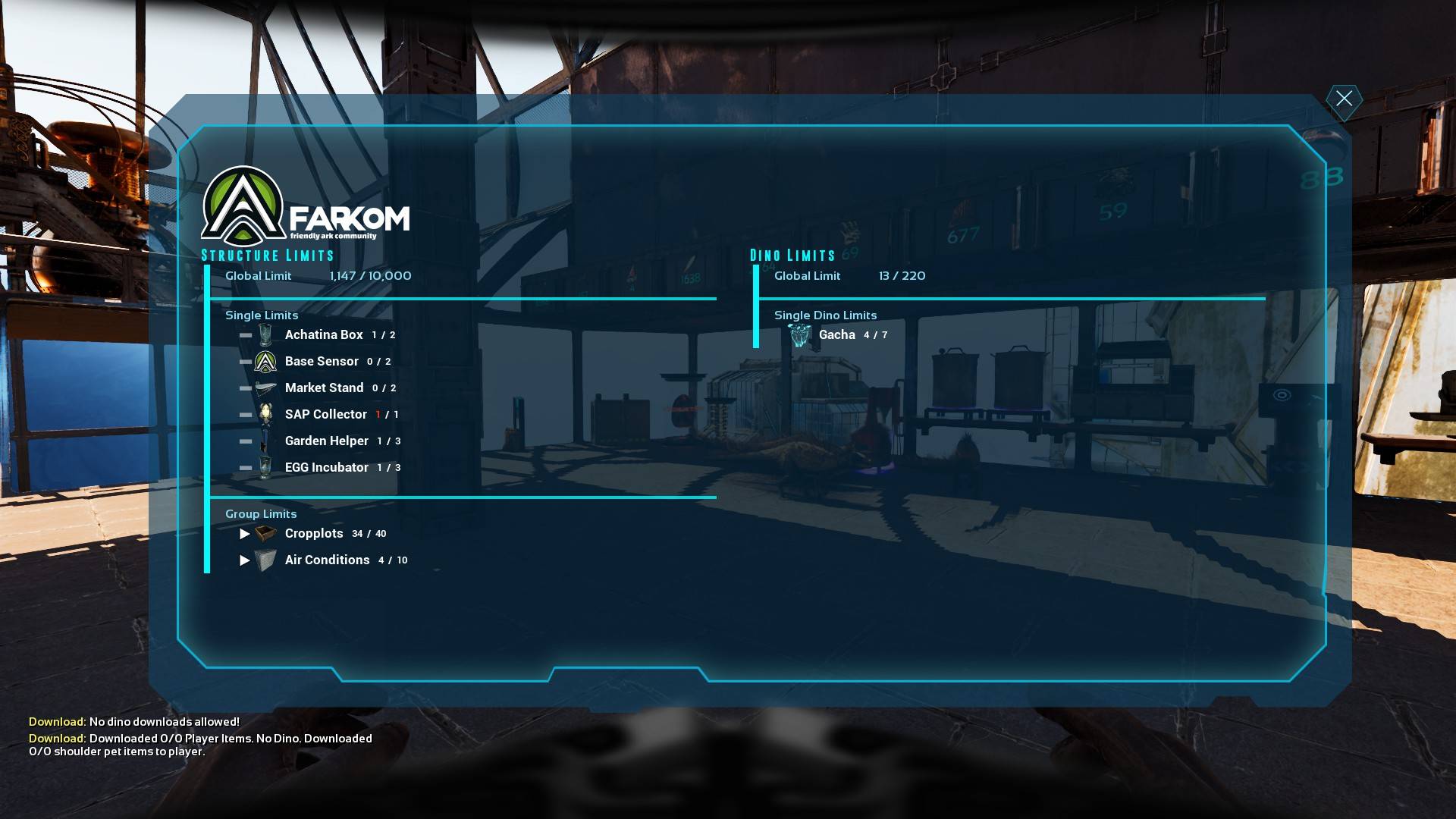Click the SAP Collector limit entry
Viewport: 1456px width, 819px height.
[325, 414]
